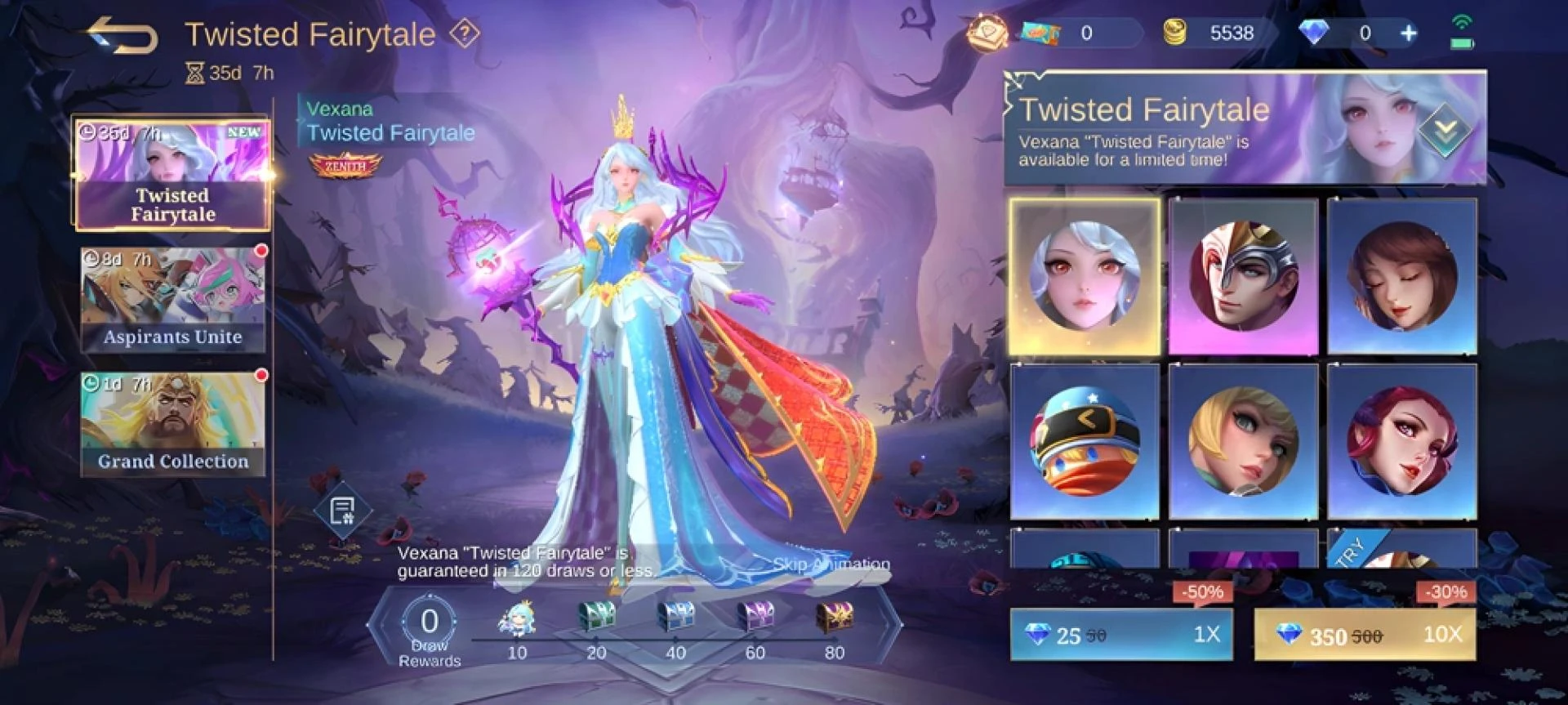1568x705 pixels.
Task: Switch to the Aspirants Unite event
Action: 172,300
